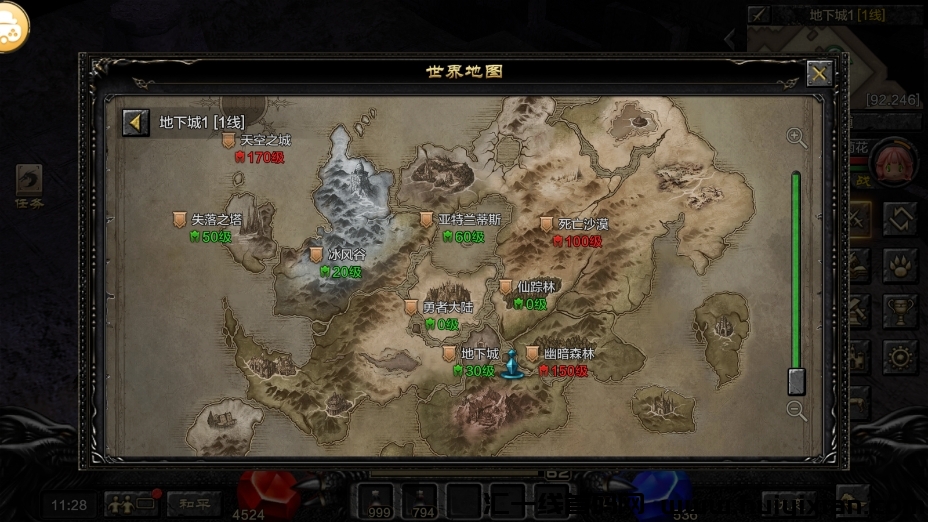Image resolution: width=928 pixels, height=522 pixels.
Task: Toggle the 和平 combat mode button
Action: tap(193, 504)
